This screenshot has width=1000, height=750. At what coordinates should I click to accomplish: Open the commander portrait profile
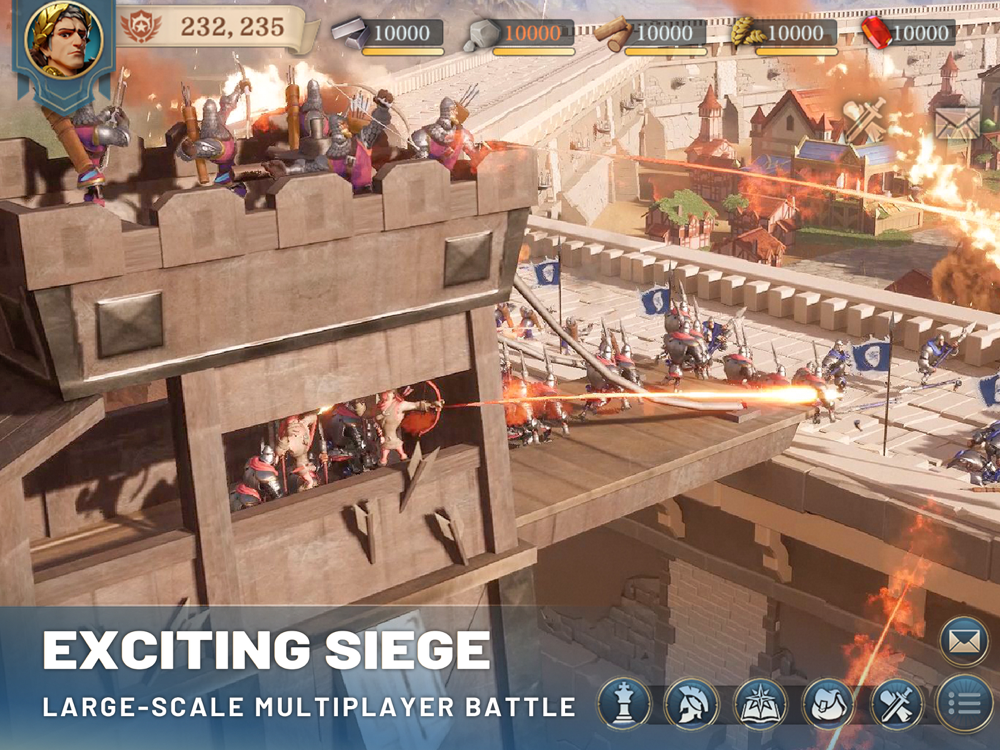point(64,40)
